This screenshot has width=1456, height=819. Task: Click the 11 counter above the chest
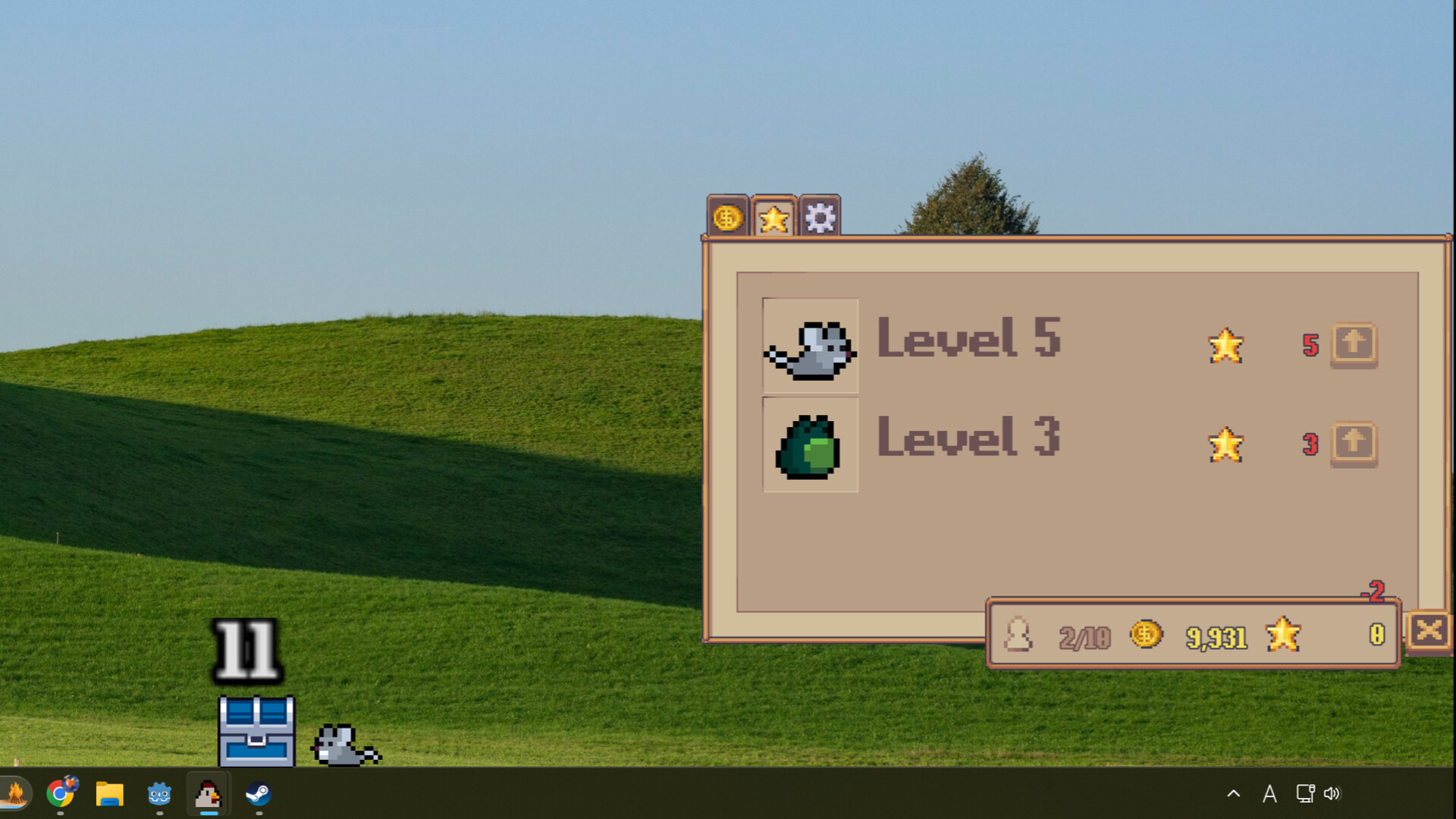pyautogui.click(x=245, y=649)
